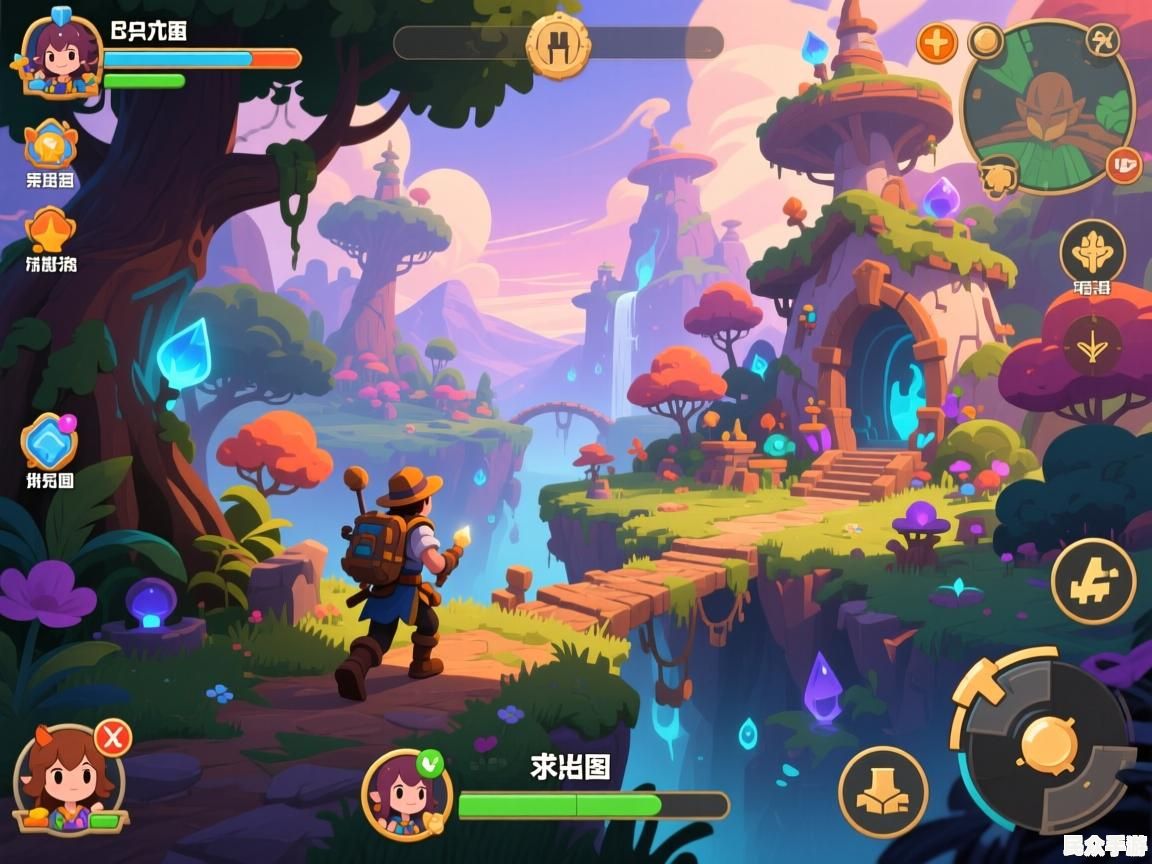
Task: Tap the round gold-glyph action button above joystick
Action: [x=1093, y=581]
